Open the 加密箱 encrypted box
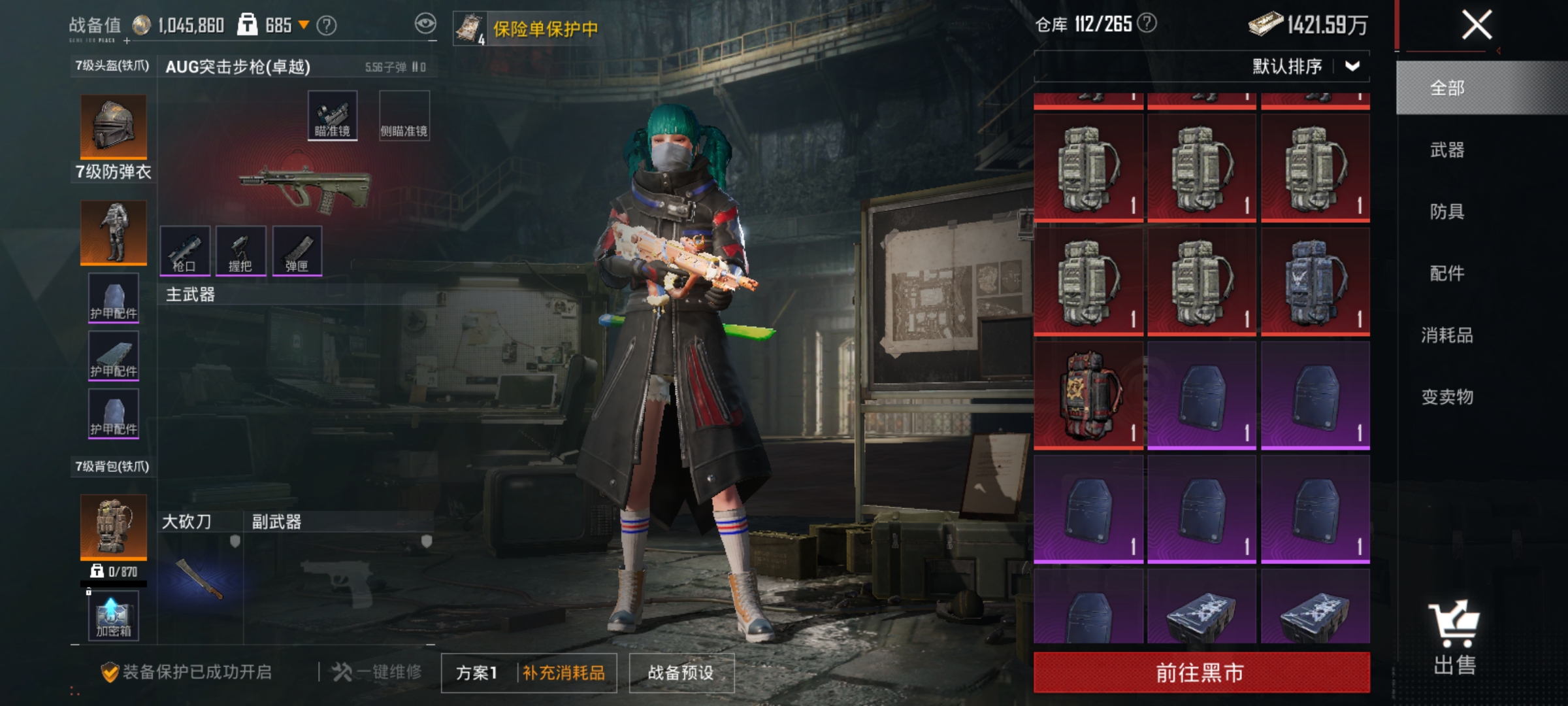This screenshot has width=1568, height=706. coord(112,614)
